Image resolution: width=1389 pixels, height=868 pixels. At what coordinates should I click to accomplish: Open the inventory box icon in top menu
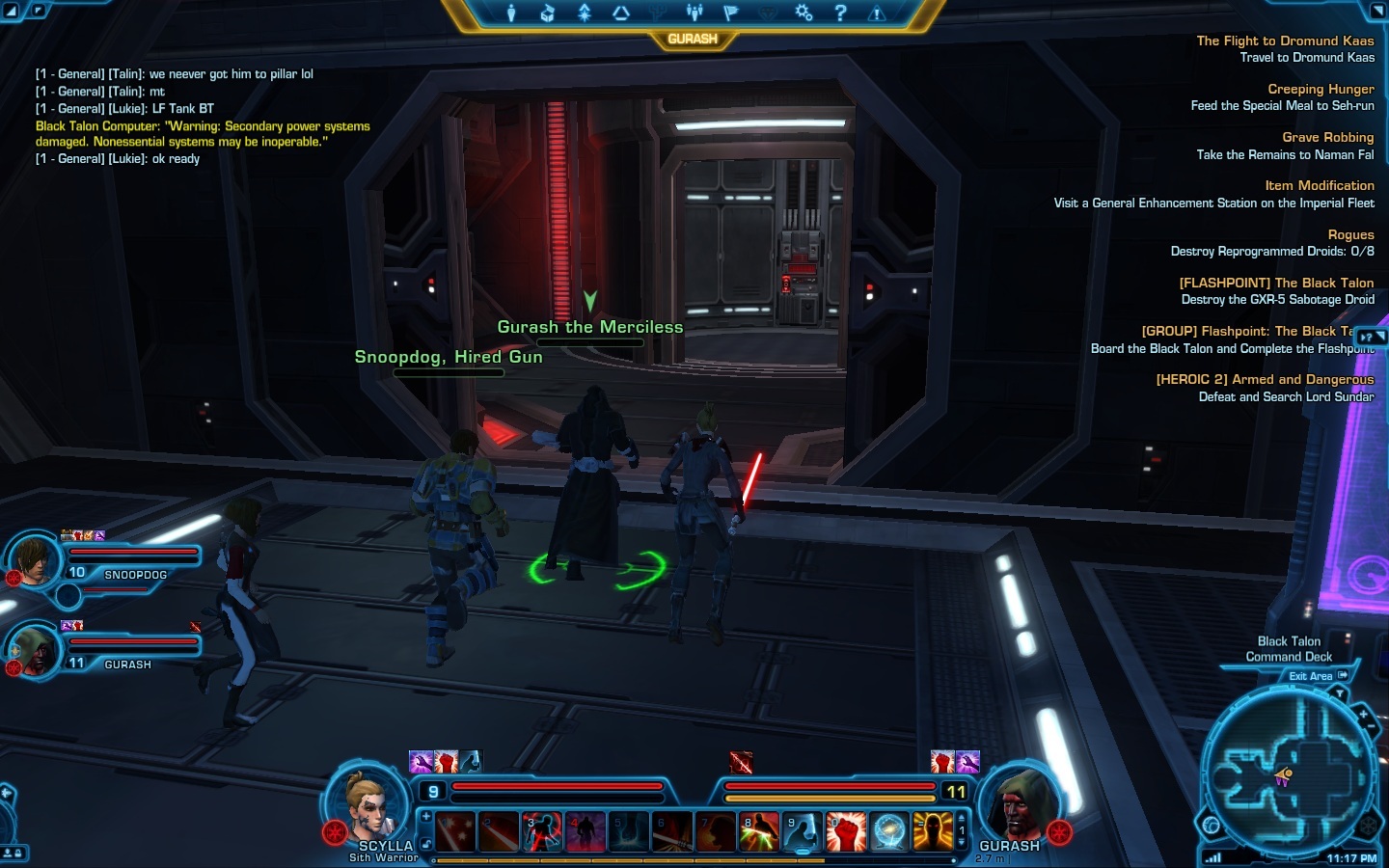547,13
